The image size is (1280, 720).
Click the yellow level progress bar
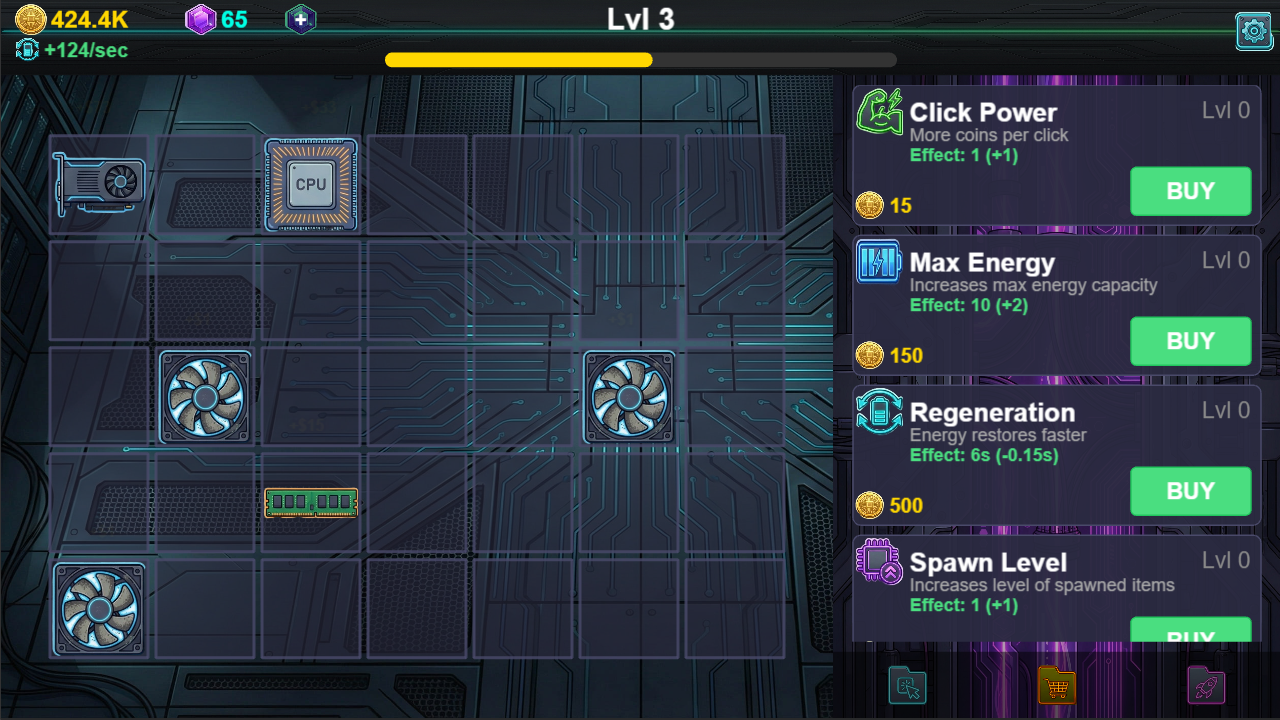[518, 60]
